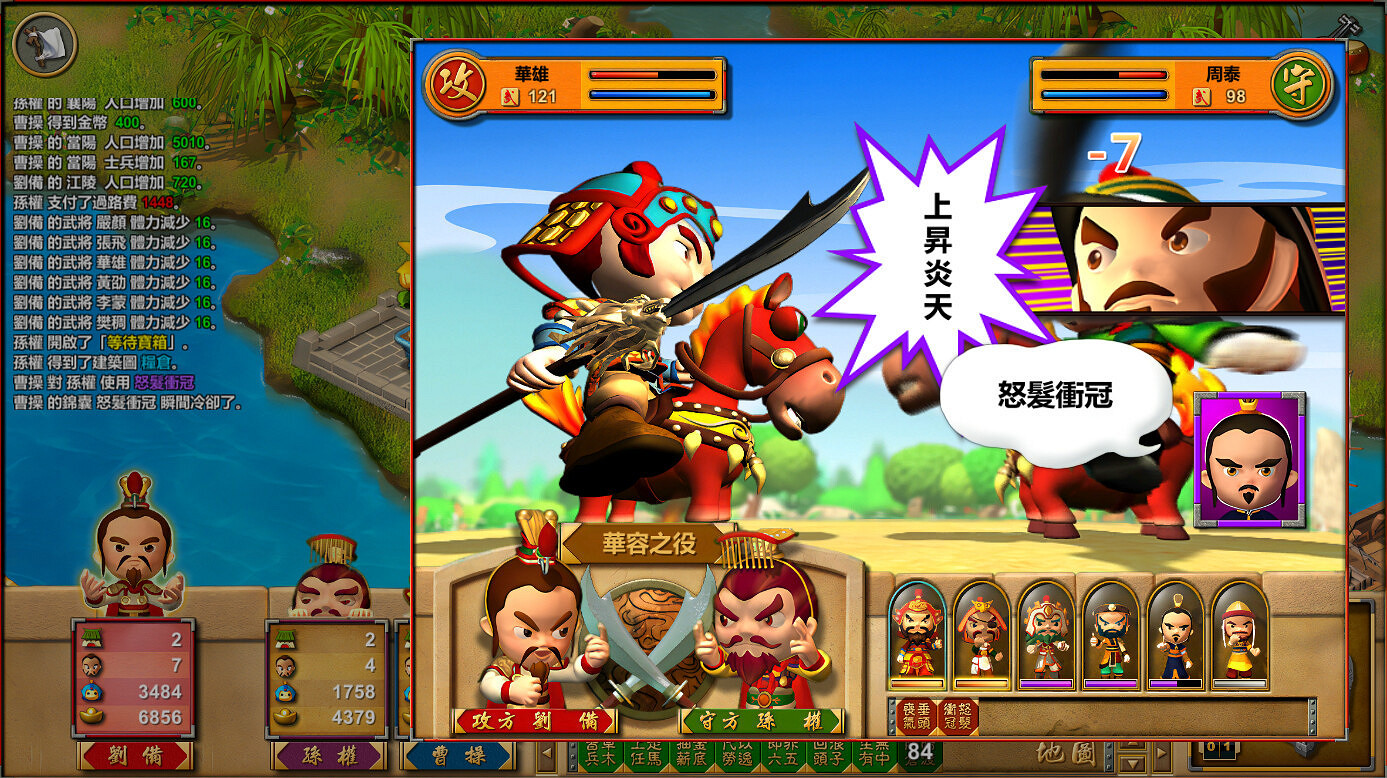The height and width of the screenshot is (778, 1387).
Task: Click the arrow at the far right of 地圖
Action: [x=1160, y=757]
